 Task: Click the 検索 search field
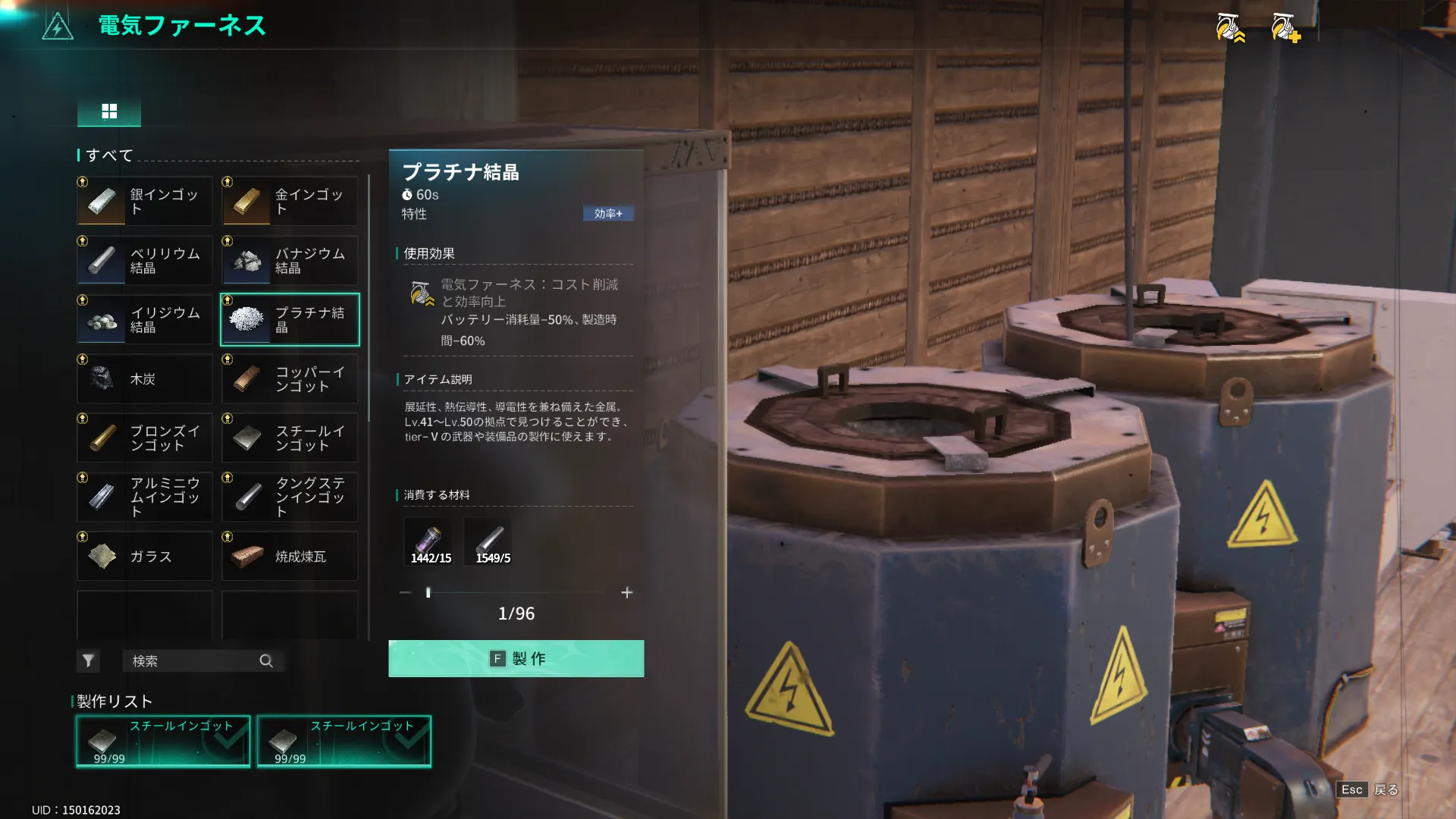(x=194, y=661)
